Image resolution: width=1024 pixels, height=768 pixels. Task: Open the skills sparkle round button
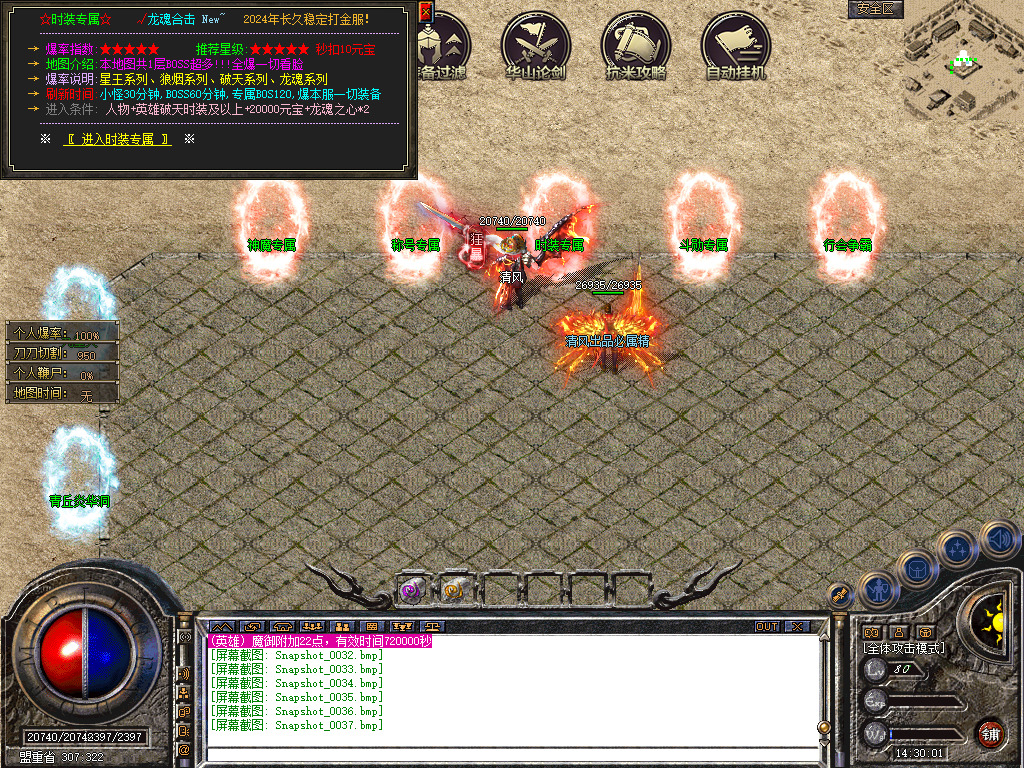click(x=958, y=549)
